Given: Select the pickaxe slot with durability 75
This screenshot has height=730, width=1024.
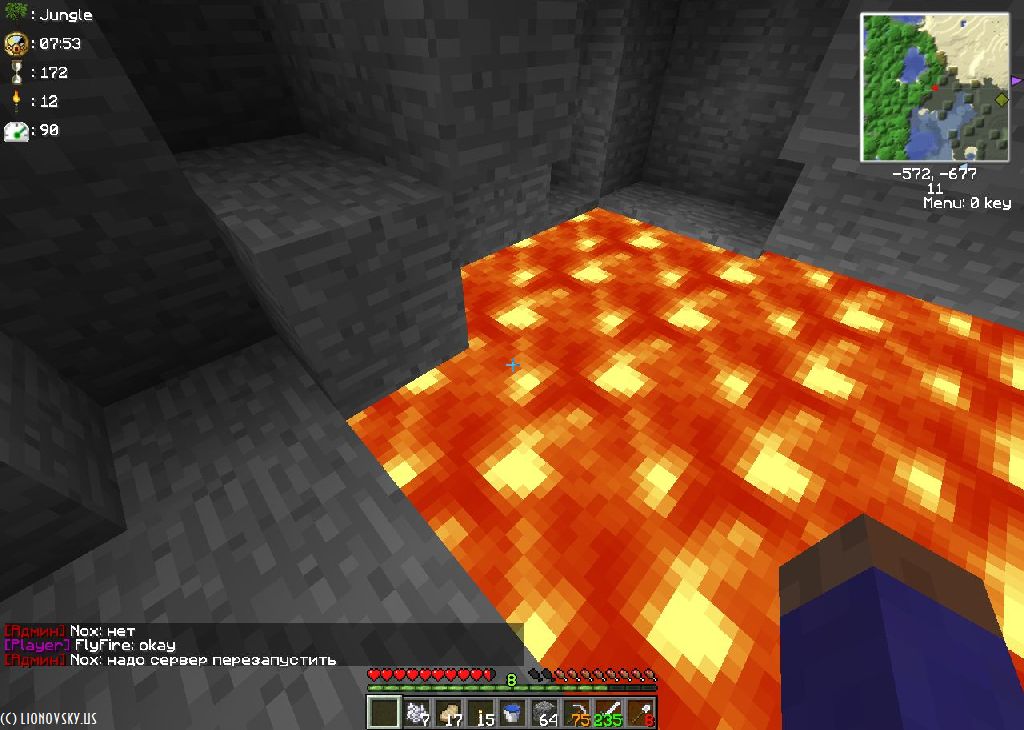Looking at the screenshot, I should (577, 714).
